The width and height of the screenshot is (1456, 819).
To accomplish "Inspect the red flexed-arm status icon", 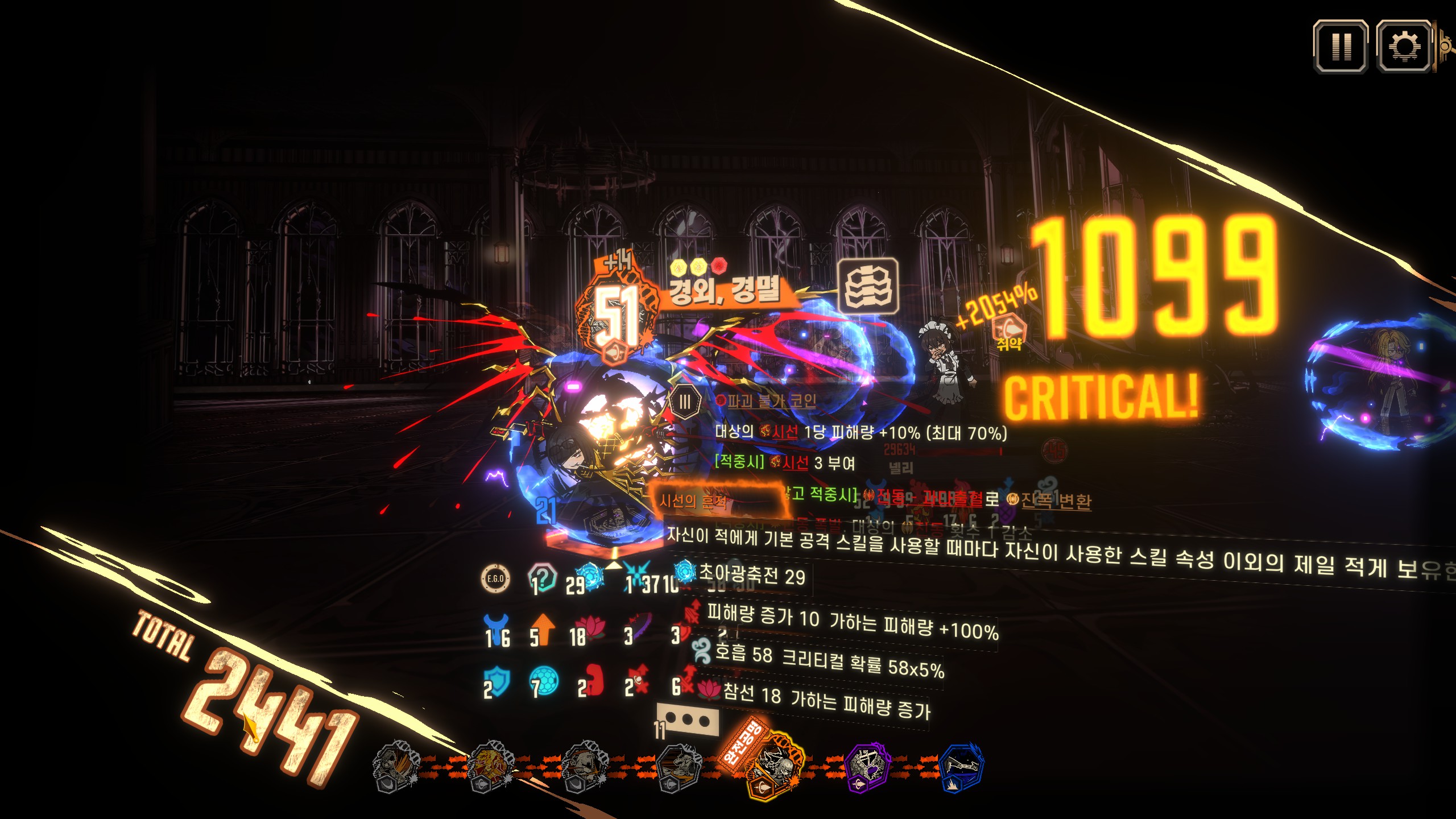I will click(591, 680).
